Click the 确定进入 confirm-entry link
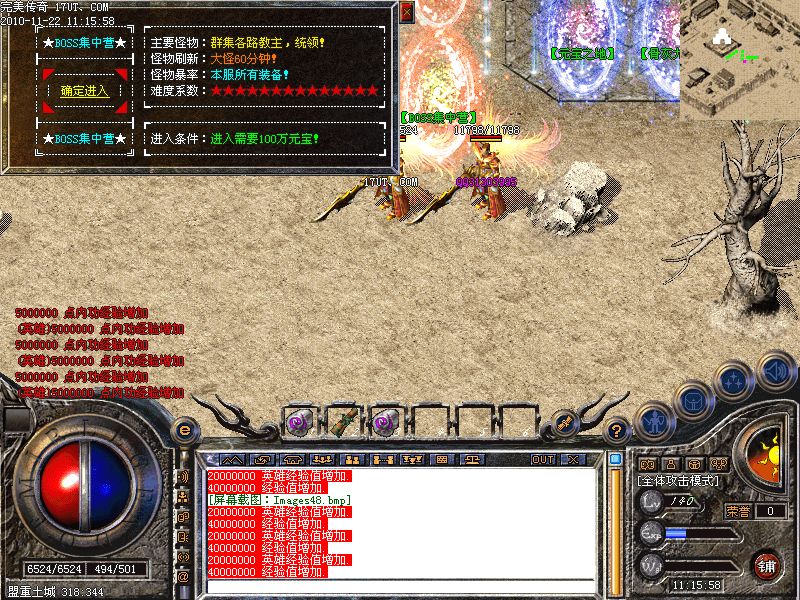This screenshot has height=600, width=800. pyautogui.click(x=84, y=91)
